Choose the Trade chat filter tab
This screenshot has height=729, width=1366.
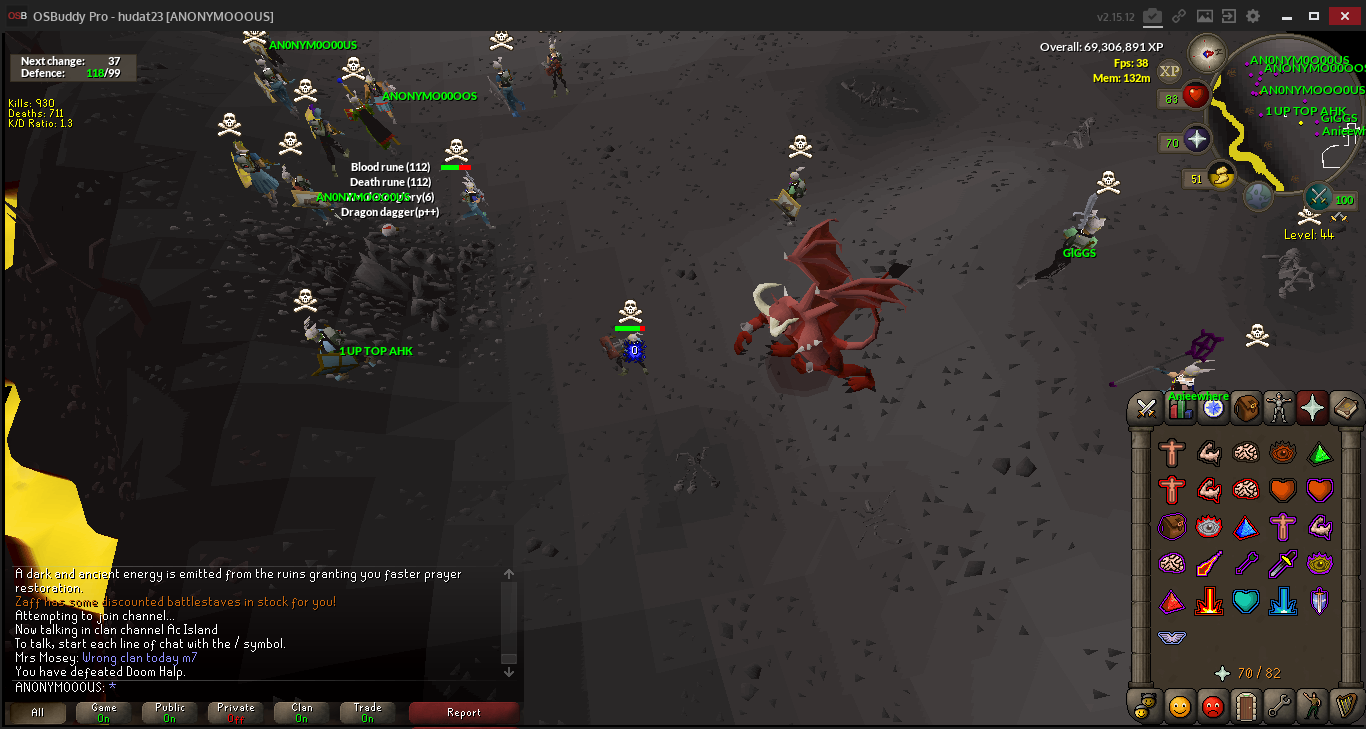tap(367, 712)
